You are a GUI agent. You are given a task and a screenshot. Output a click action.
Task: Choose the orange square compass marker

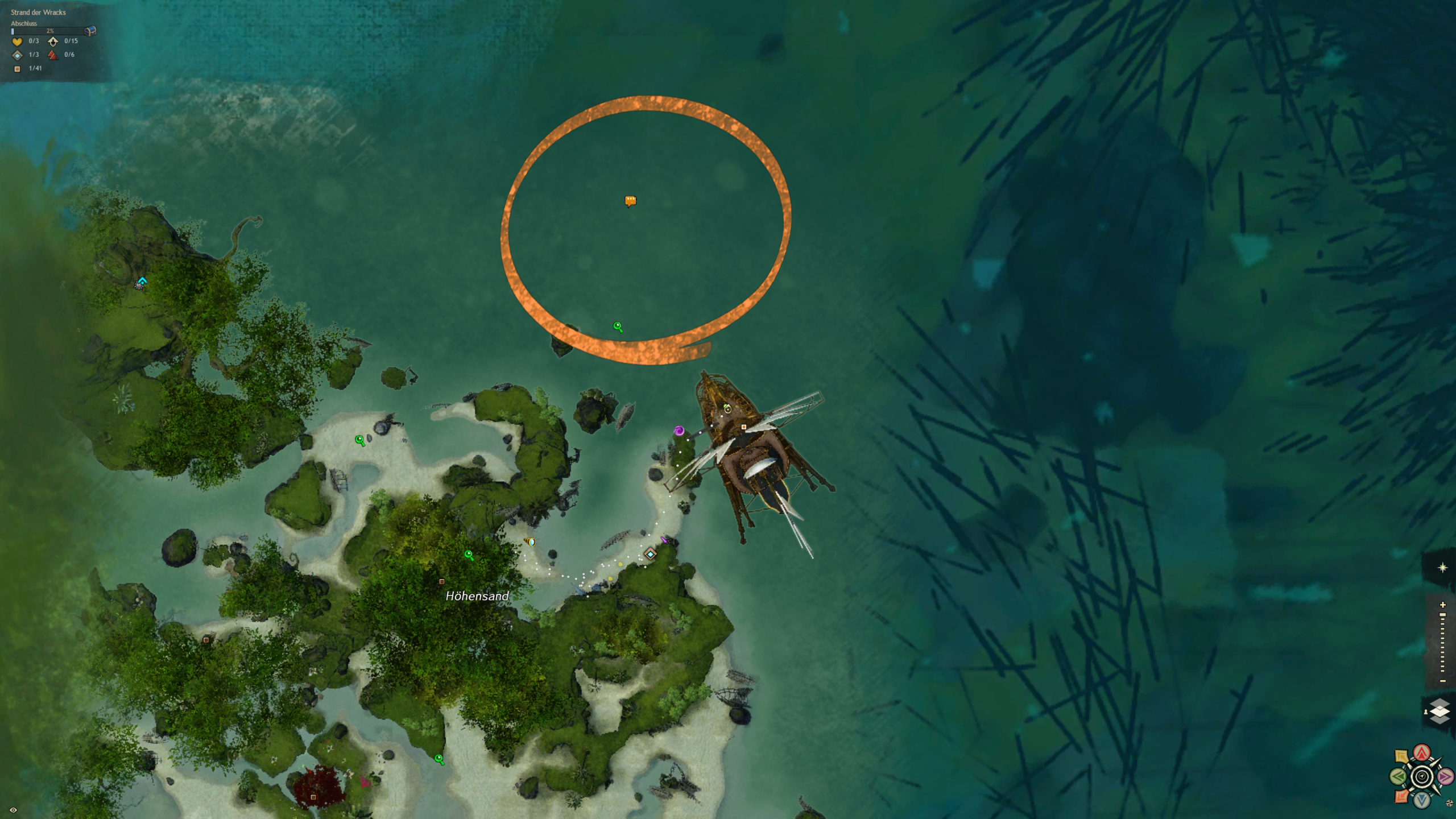[1402, 796]
